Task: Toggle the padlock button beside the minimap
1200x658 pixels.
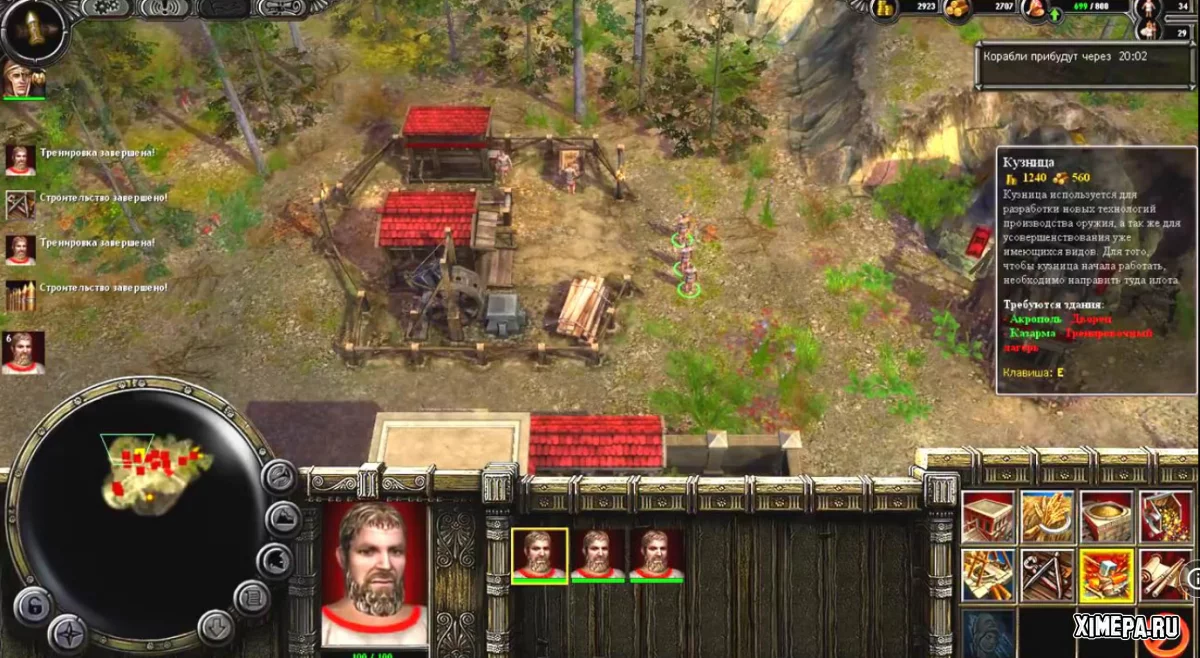Action: tap(32, 606)
